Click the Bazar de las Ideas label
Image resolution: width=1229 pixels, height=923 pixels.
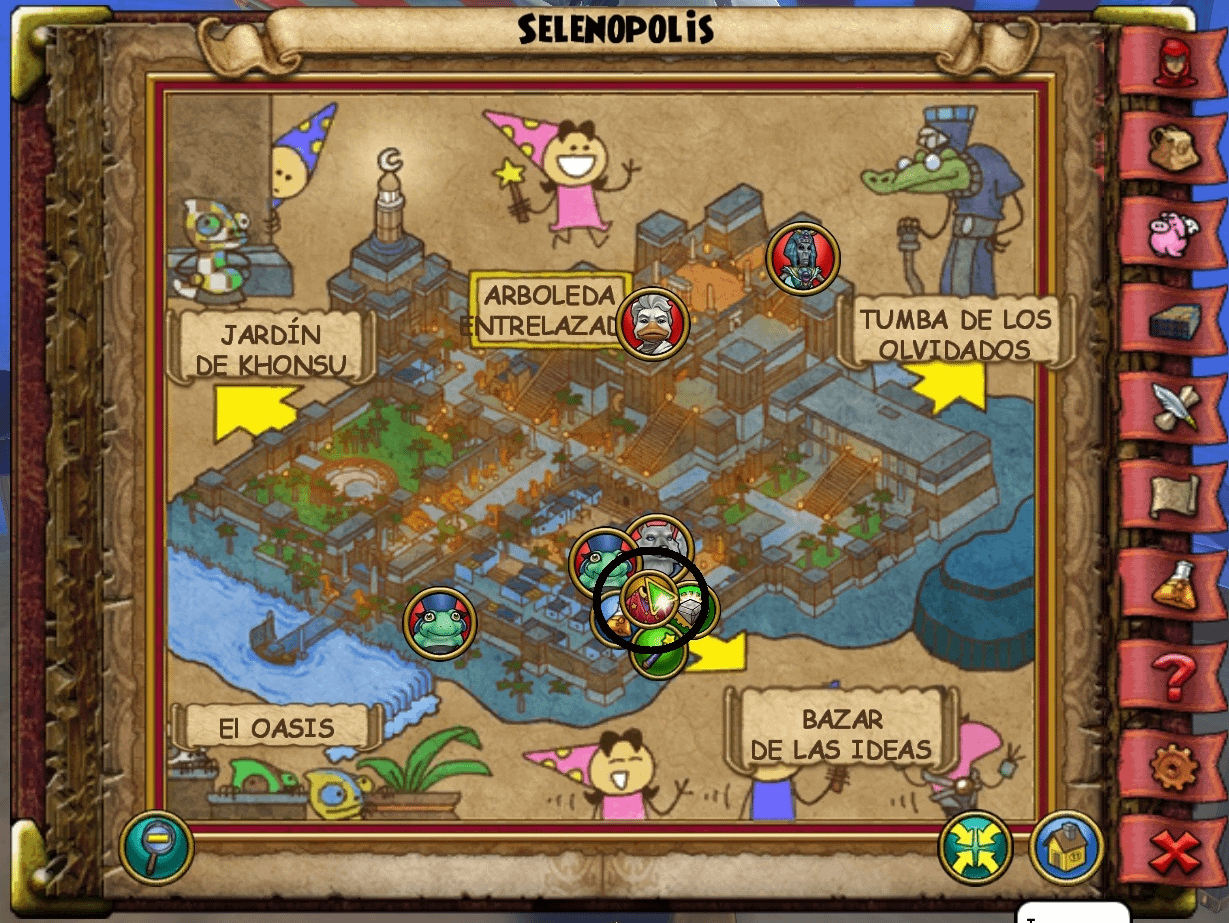[841, 734]
